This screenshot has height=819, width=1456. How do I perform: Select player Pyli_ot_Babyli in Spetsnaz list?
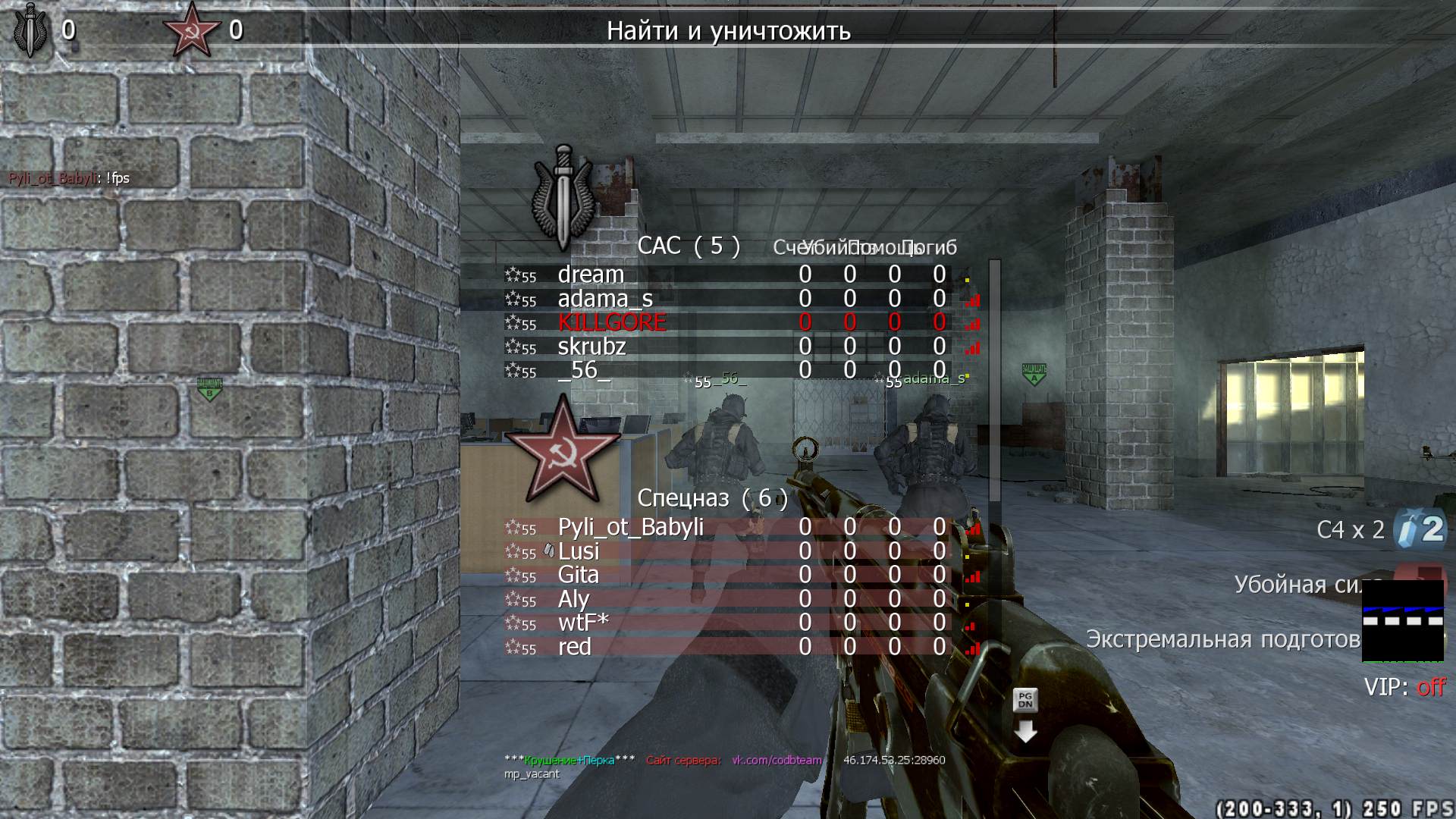coord(630,527)
